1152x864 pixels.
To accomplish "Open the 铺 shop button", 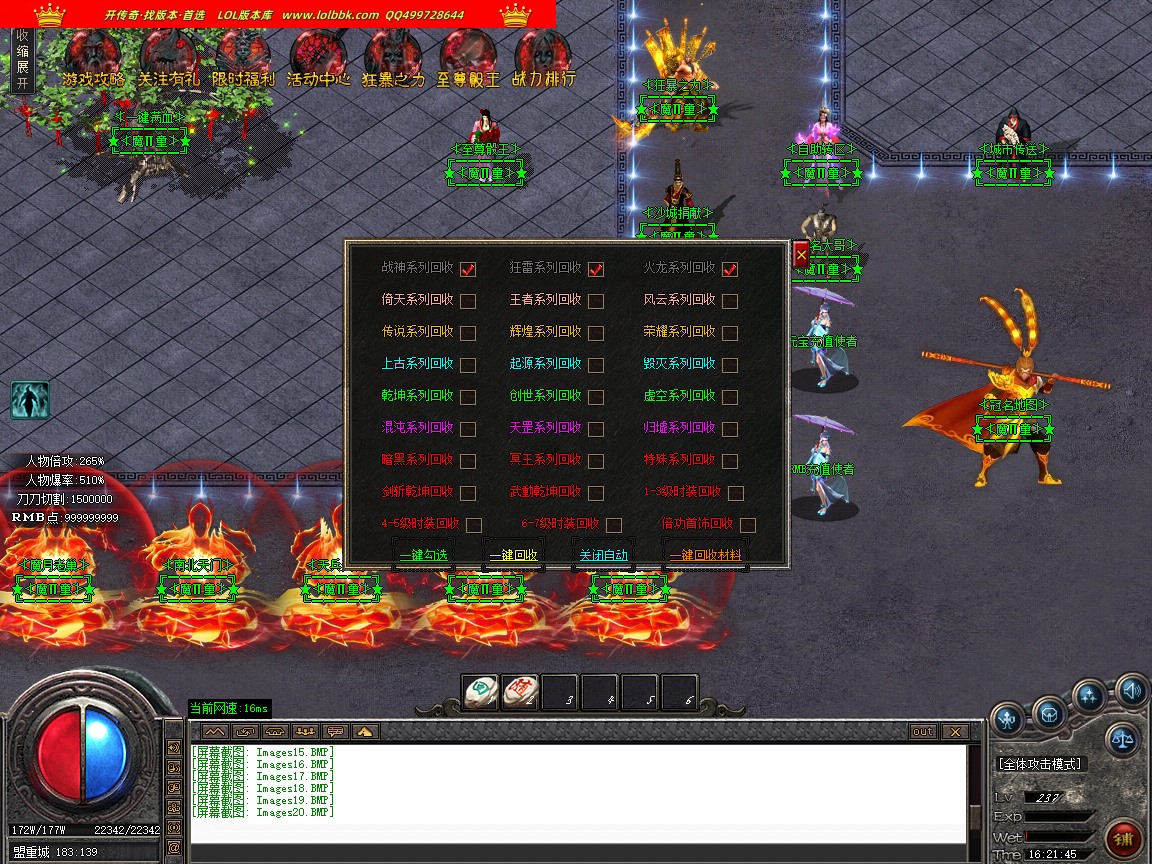I will [1126, 838].
